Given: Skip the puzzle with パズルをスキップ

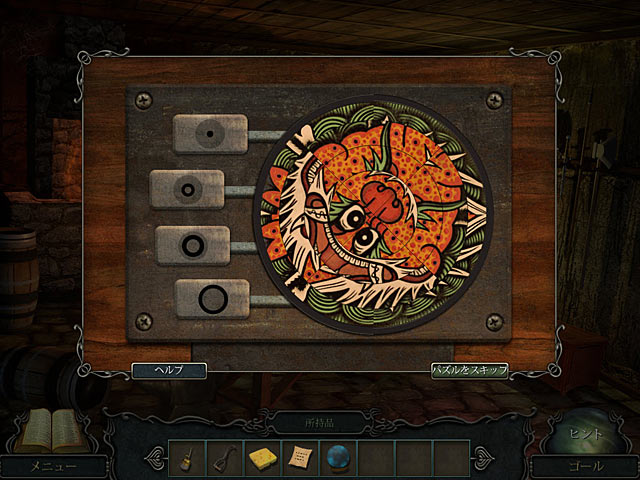Looking at the screenshot, I should coord(470,370).
